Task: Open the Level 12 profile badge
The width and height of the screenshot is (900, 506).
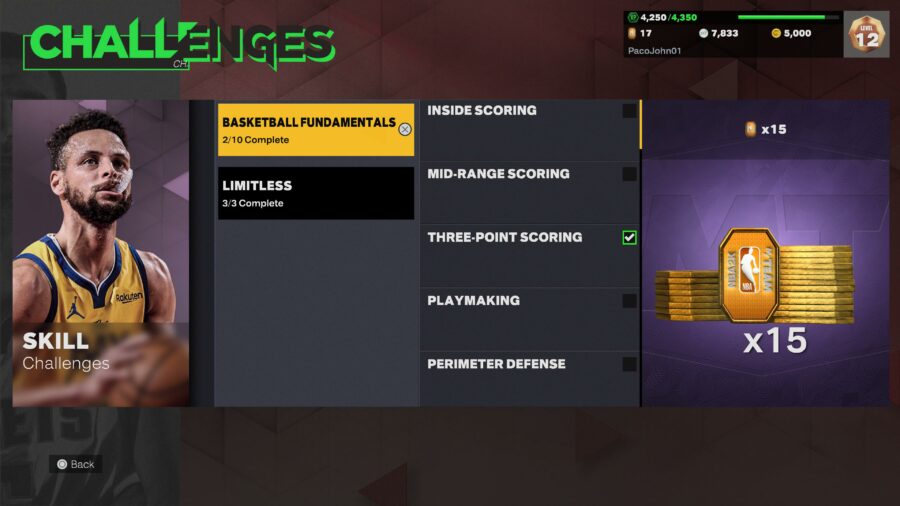Action: (x=866, y=35)
